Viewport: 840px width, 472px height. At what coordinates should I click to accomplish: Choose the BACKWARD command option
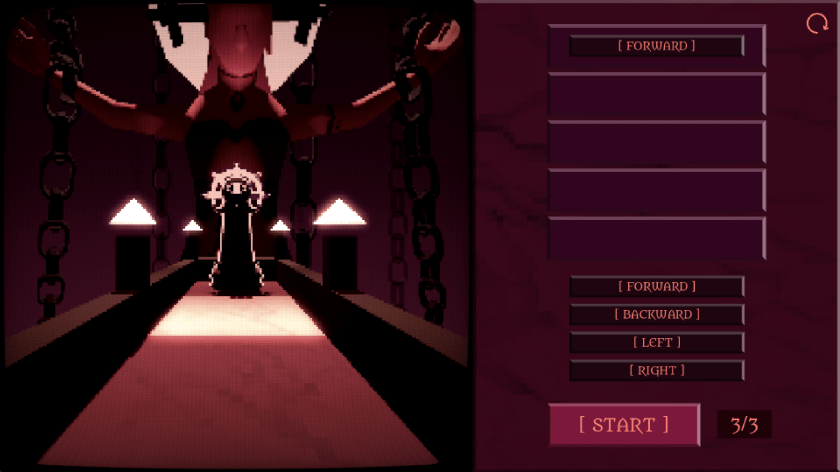coord(657,315)
